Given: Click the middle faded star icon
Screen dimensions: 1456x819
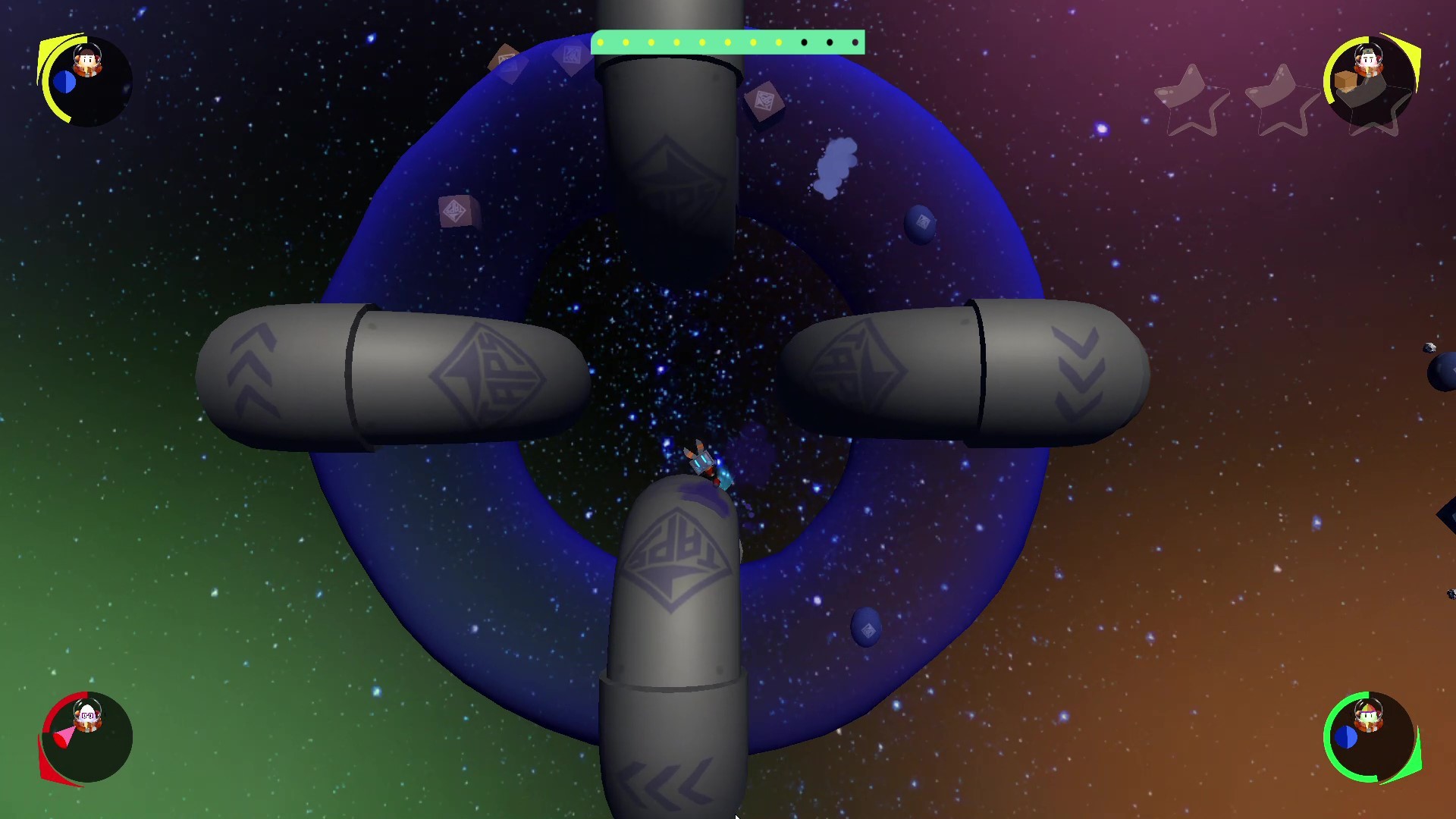Looking at the screenshot, I should [x=1283, y=100].
